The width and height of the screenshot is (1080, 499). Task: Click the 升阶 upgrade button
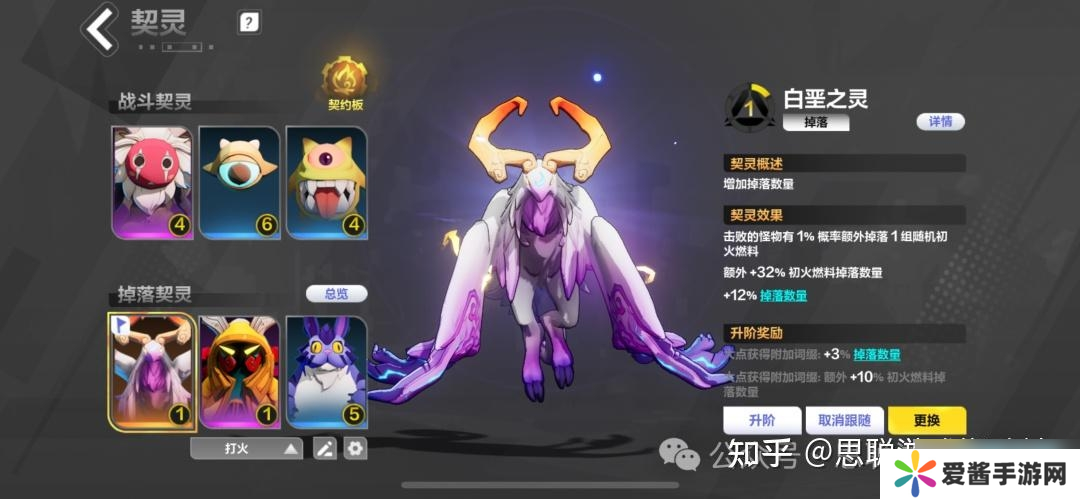click(x=762, y=420)
